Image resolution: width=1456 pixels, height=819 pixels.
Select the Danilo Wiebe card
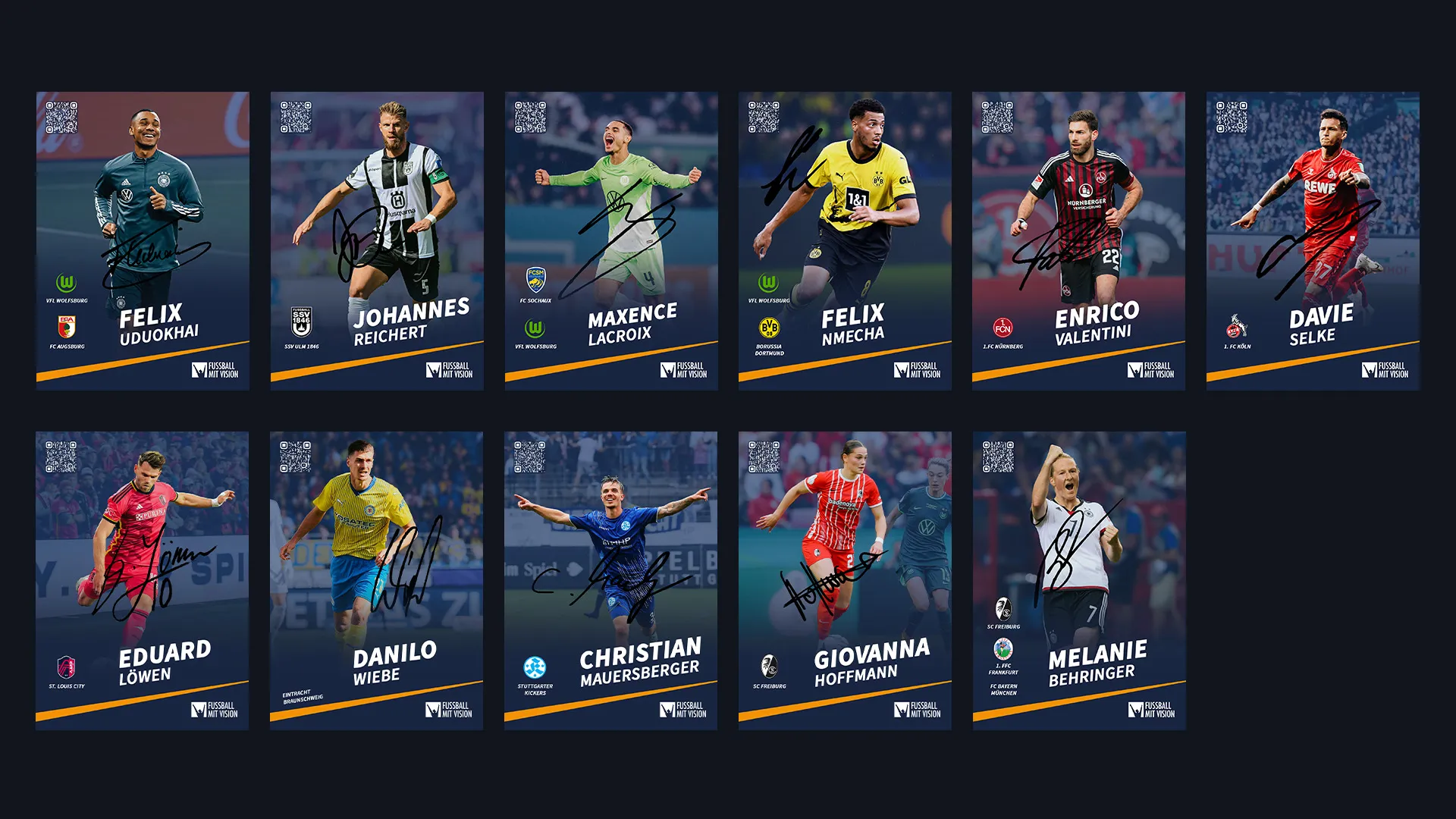pyautogui.click(x=376, y=581)
